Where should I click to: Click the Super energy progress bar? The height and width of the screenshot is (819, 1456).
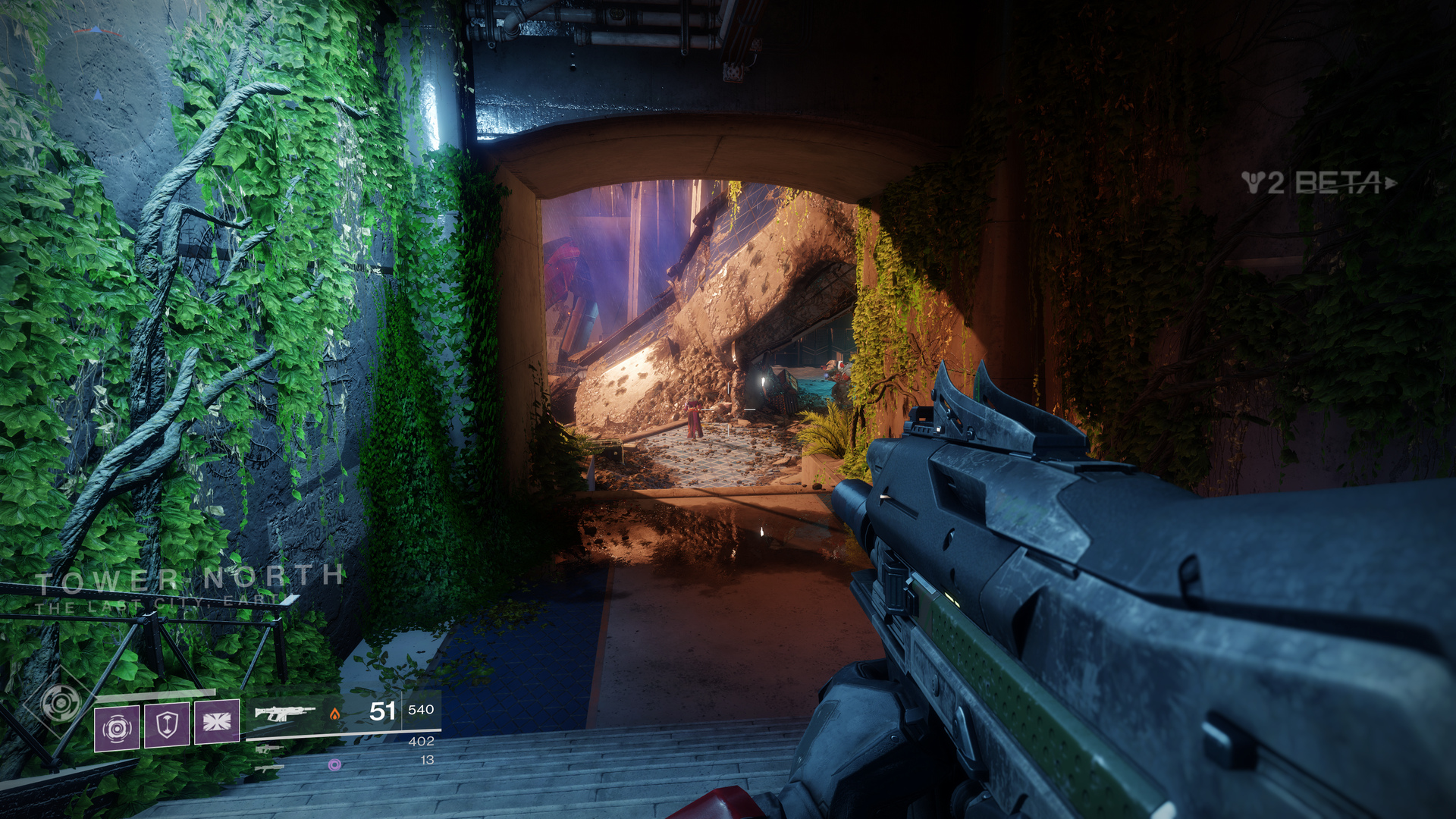pos(155,694)
